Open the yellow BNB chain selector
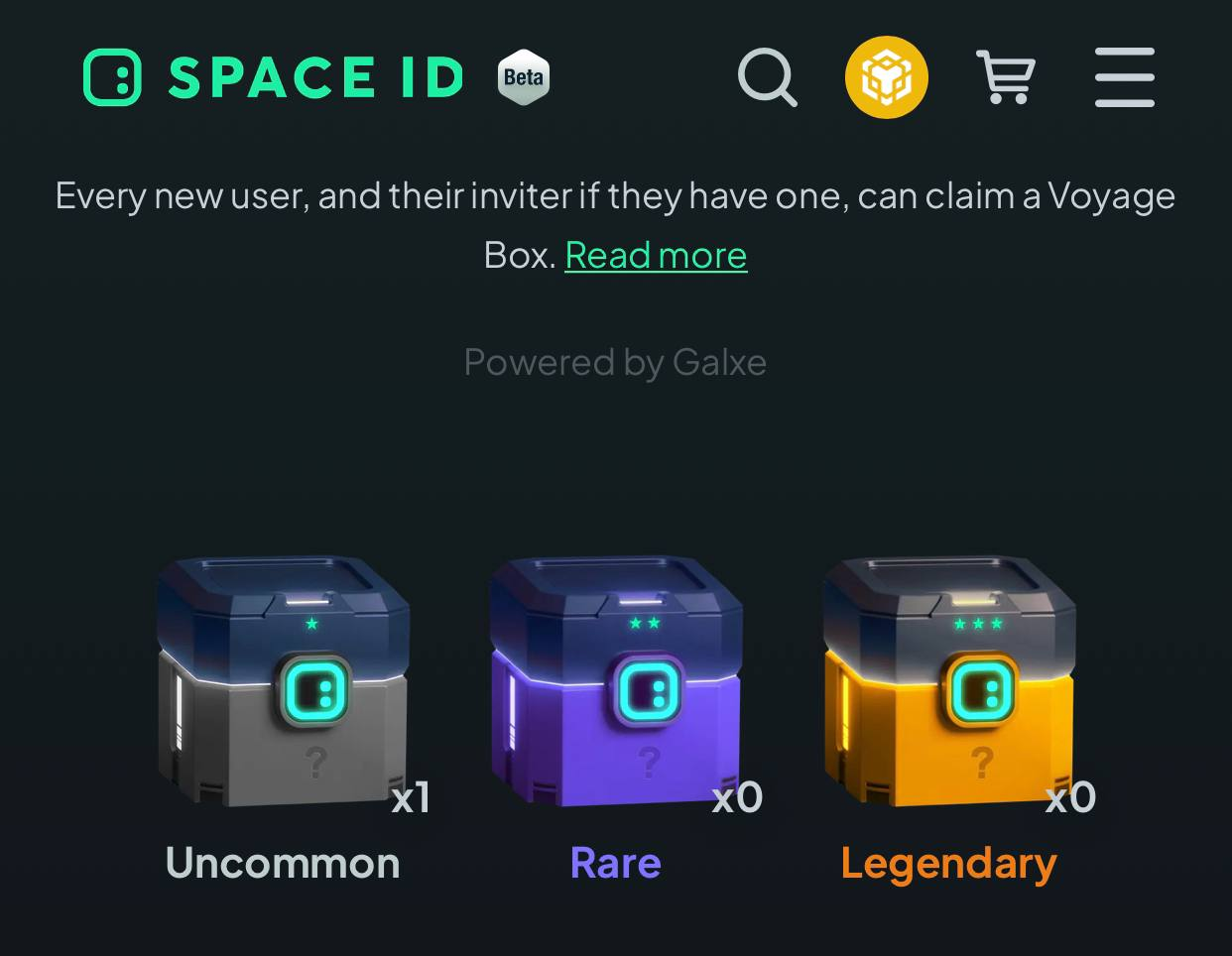 (886, 77)
